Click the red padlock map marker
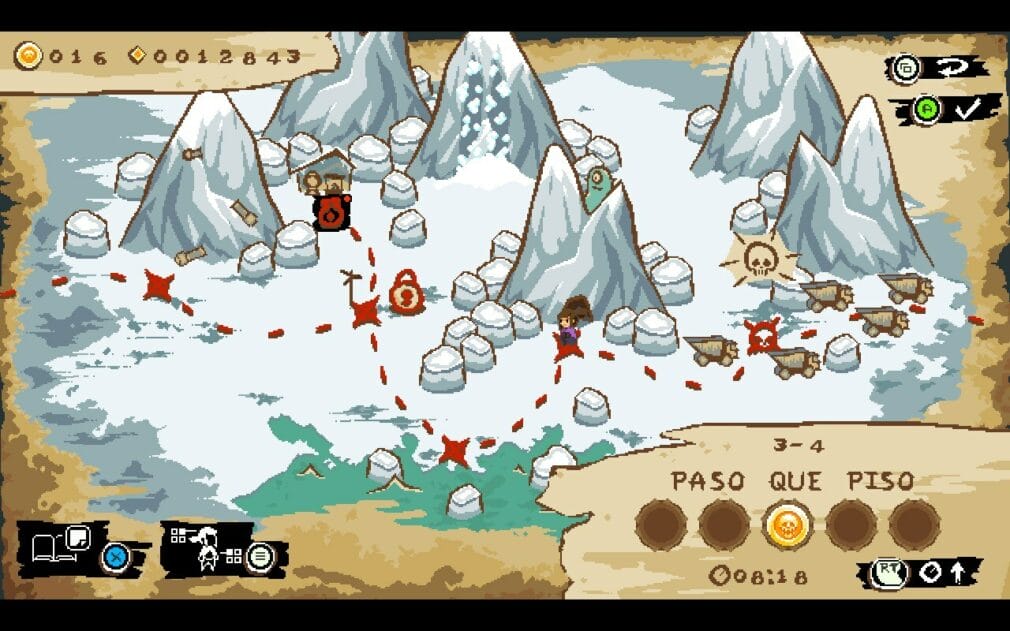 (407, 293)
